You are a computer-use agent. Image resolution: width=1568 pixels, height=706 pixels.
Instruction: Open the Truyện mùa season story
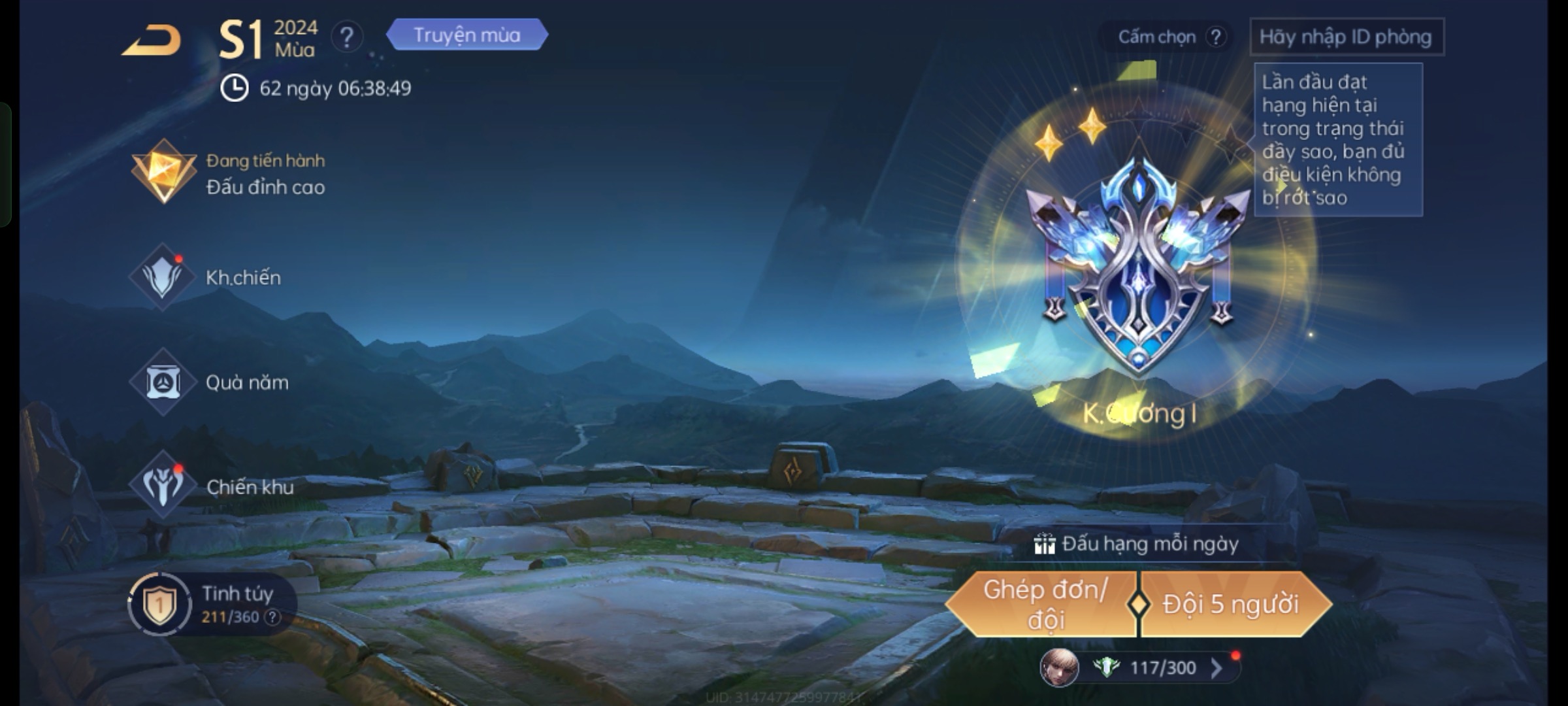(x=466, y=35)
